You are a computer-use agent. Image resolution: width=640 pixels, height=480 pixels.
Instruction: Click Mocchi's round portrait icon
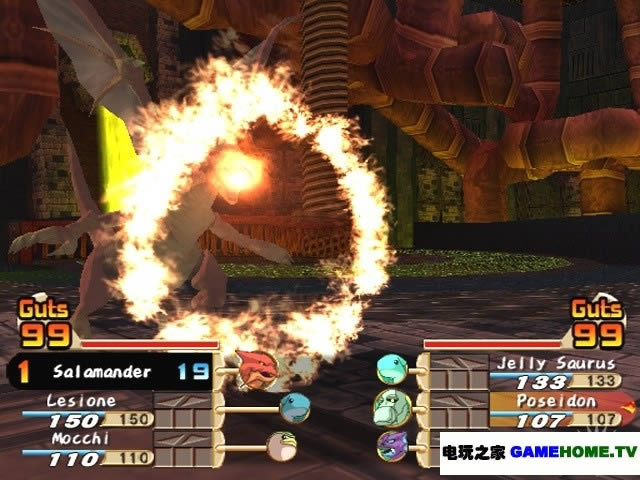(281, 445)
